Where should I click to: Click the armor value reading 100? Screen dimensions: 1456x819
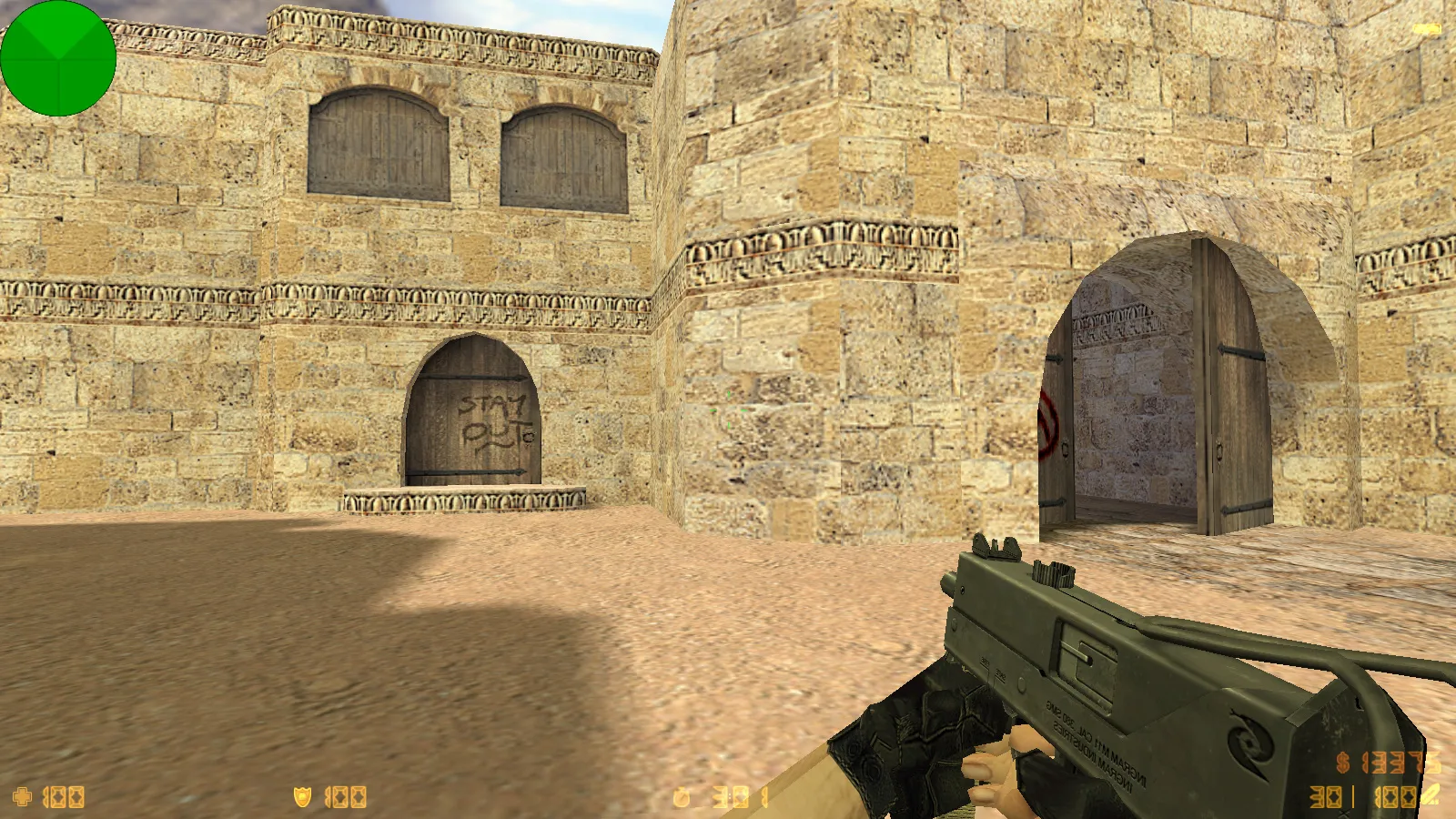click(x=346, y=795)
